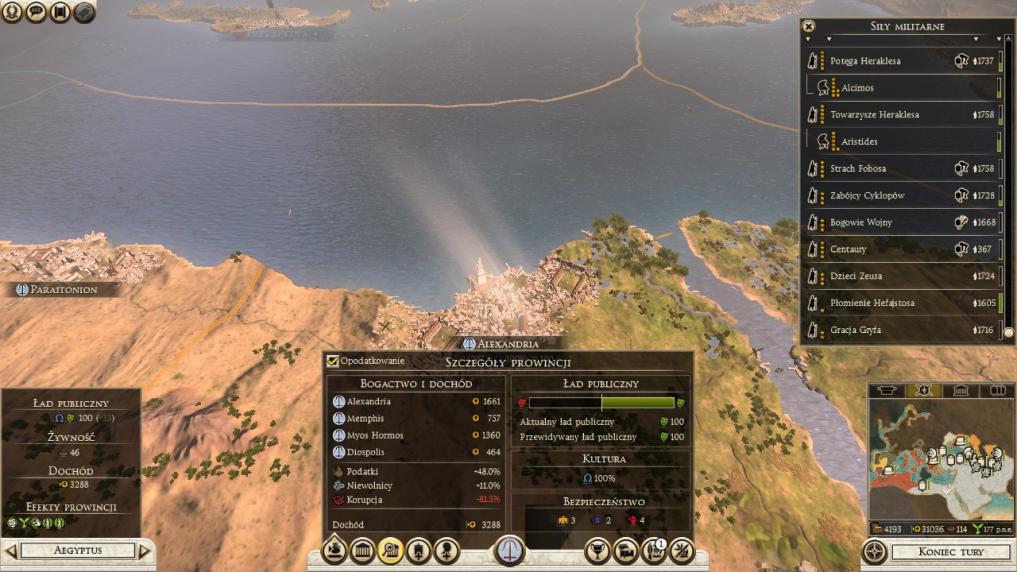Switch to the next province arrow
The image size is (1017, 572).
(x=144, y=551)
